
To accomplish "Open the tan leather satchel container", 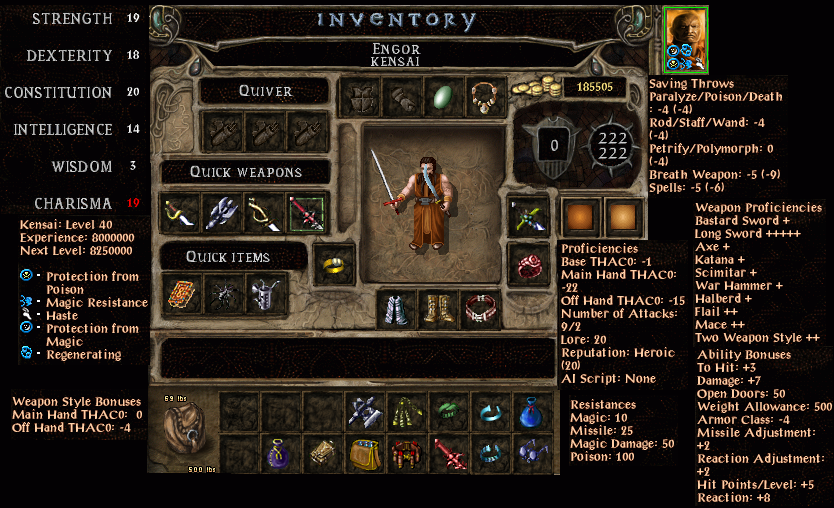I will (364, 453).
